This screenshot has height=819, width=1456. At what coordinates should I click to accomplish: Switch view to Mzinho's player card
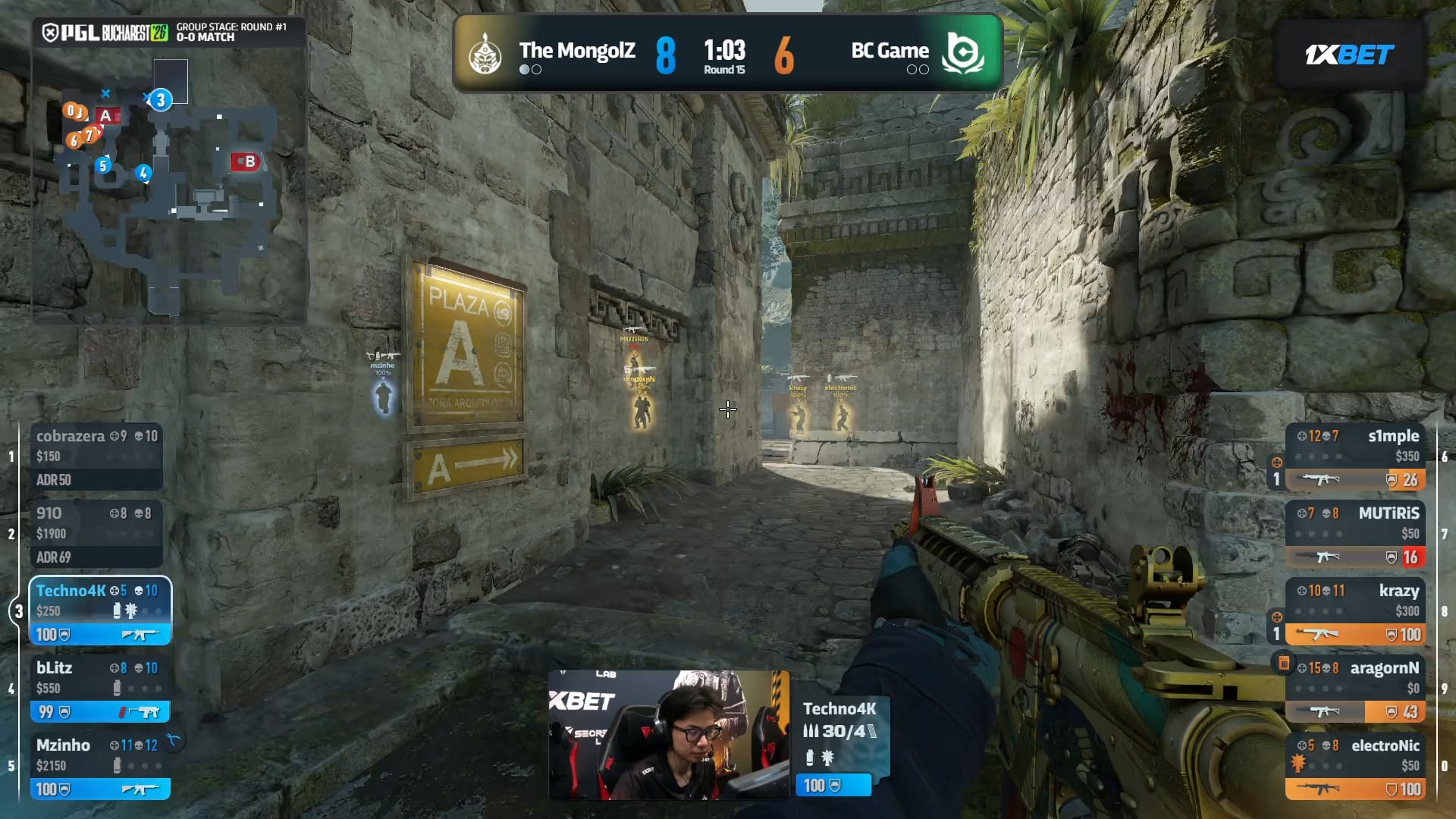click(x=100, y=766)
